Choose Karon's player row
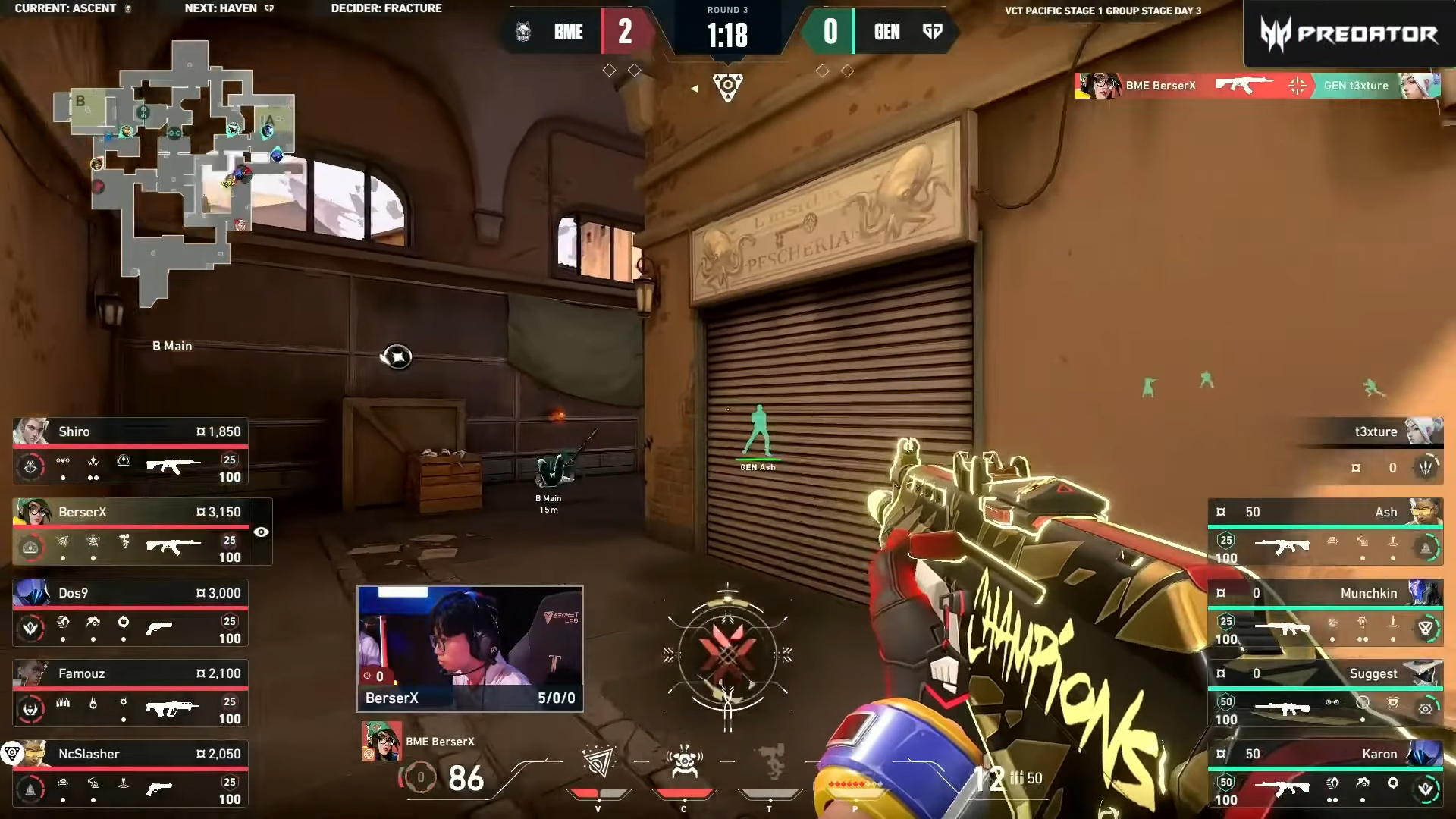The image size is (1456, 819). [x=1325, y=773]
